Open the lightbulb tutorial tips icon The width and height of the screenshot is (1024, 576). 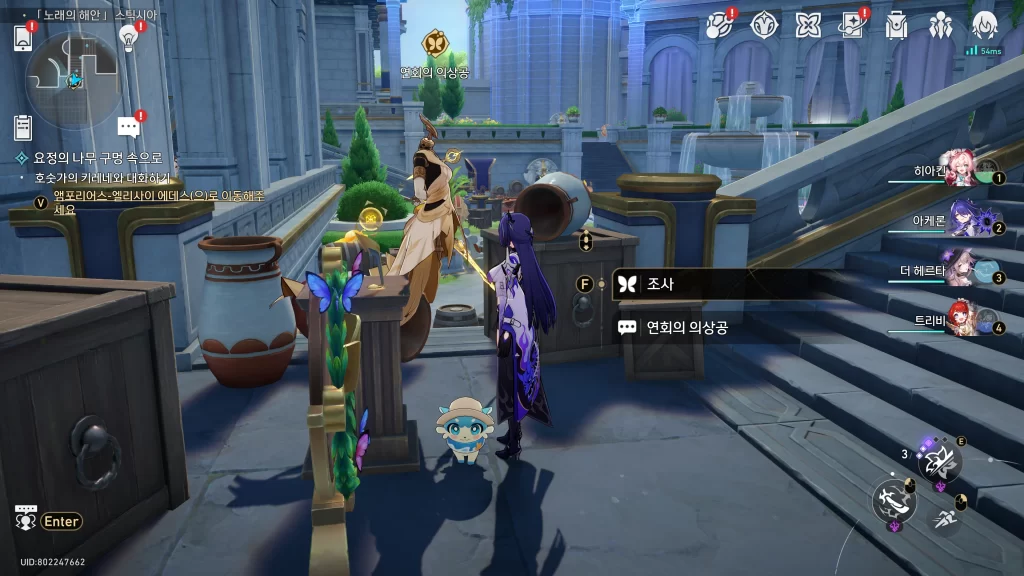(128, 37)
